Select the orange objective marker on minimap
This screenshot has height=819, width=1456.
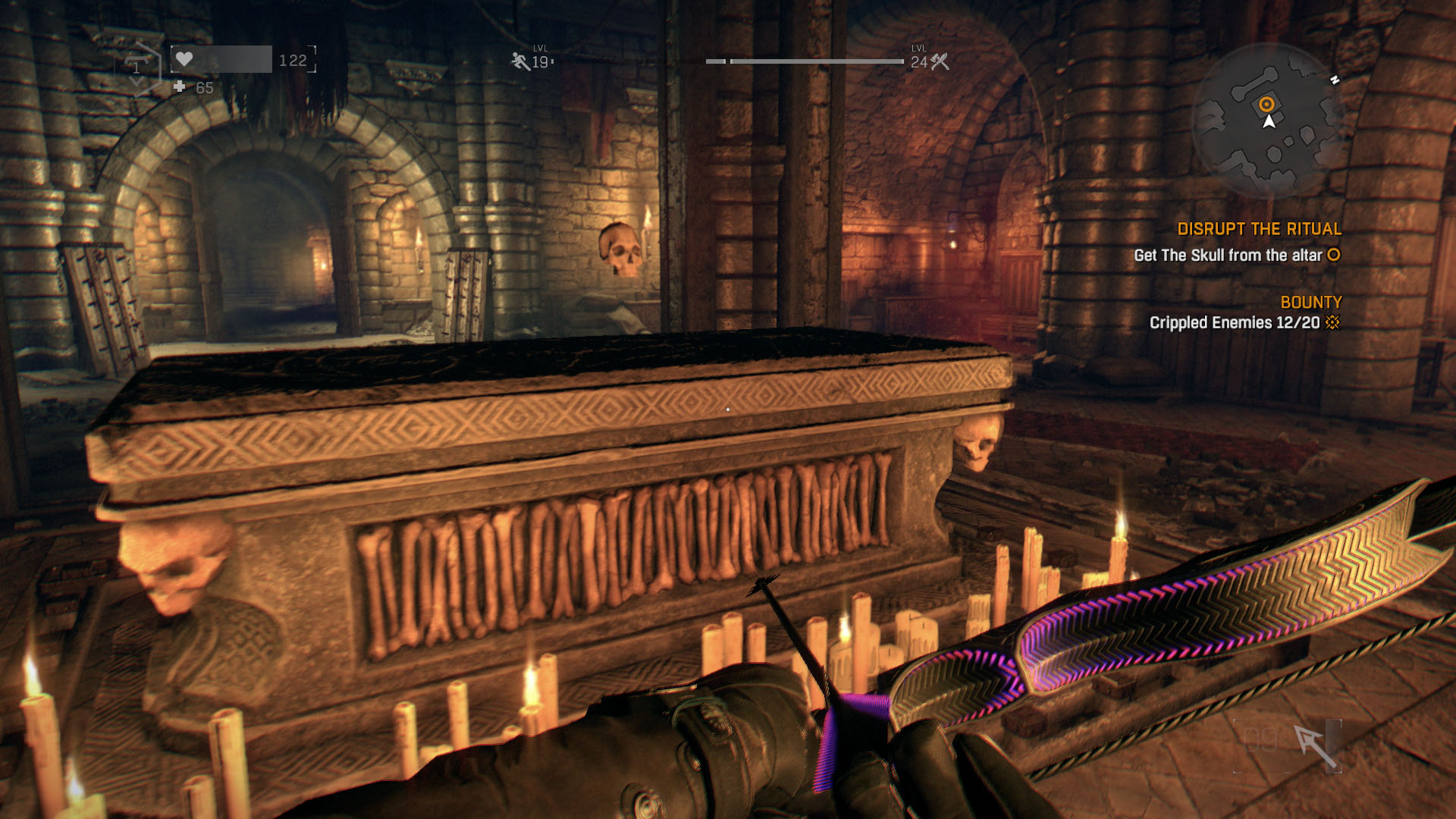click(x=1266, y=104)
